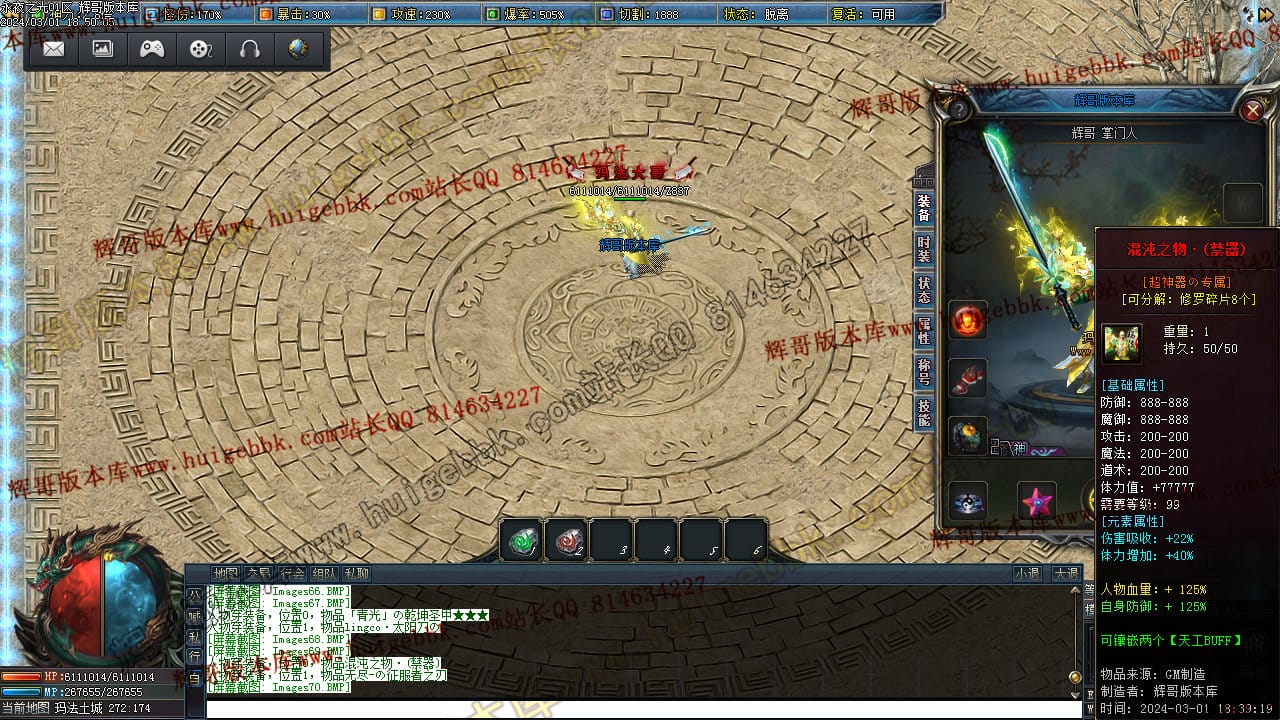Click the question mark help button
Image resolution: width=1280 pixels, height=720 pixels.
pos(959,110)
